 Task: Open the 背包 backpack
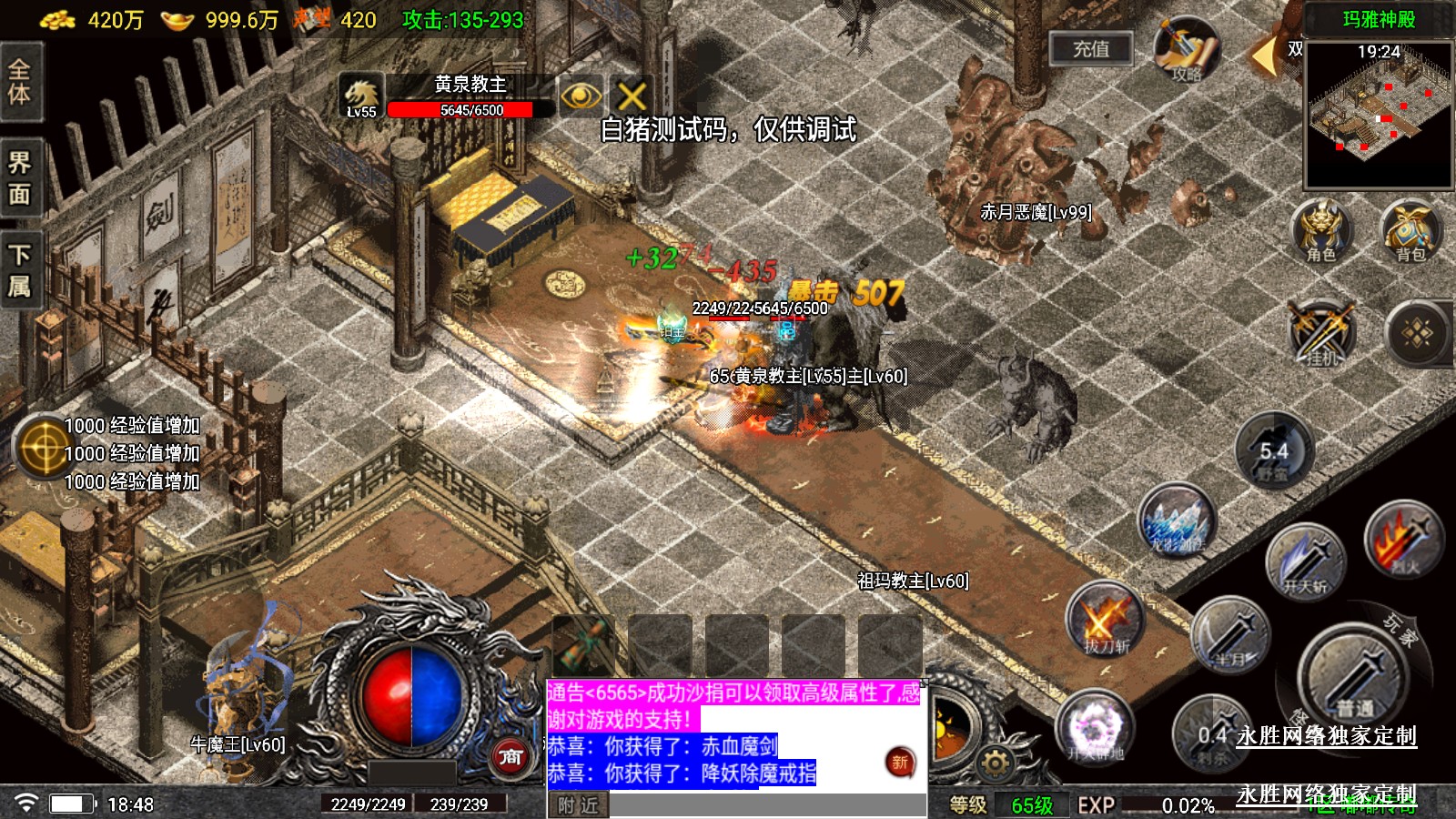pos(1410,231)
